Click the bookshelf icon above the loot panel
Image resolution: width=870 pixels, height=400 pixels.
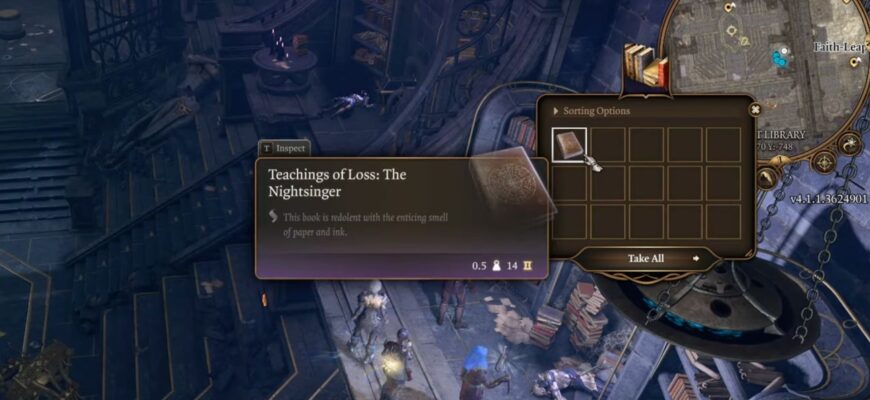pyautogui.click(x=646, y=65)
